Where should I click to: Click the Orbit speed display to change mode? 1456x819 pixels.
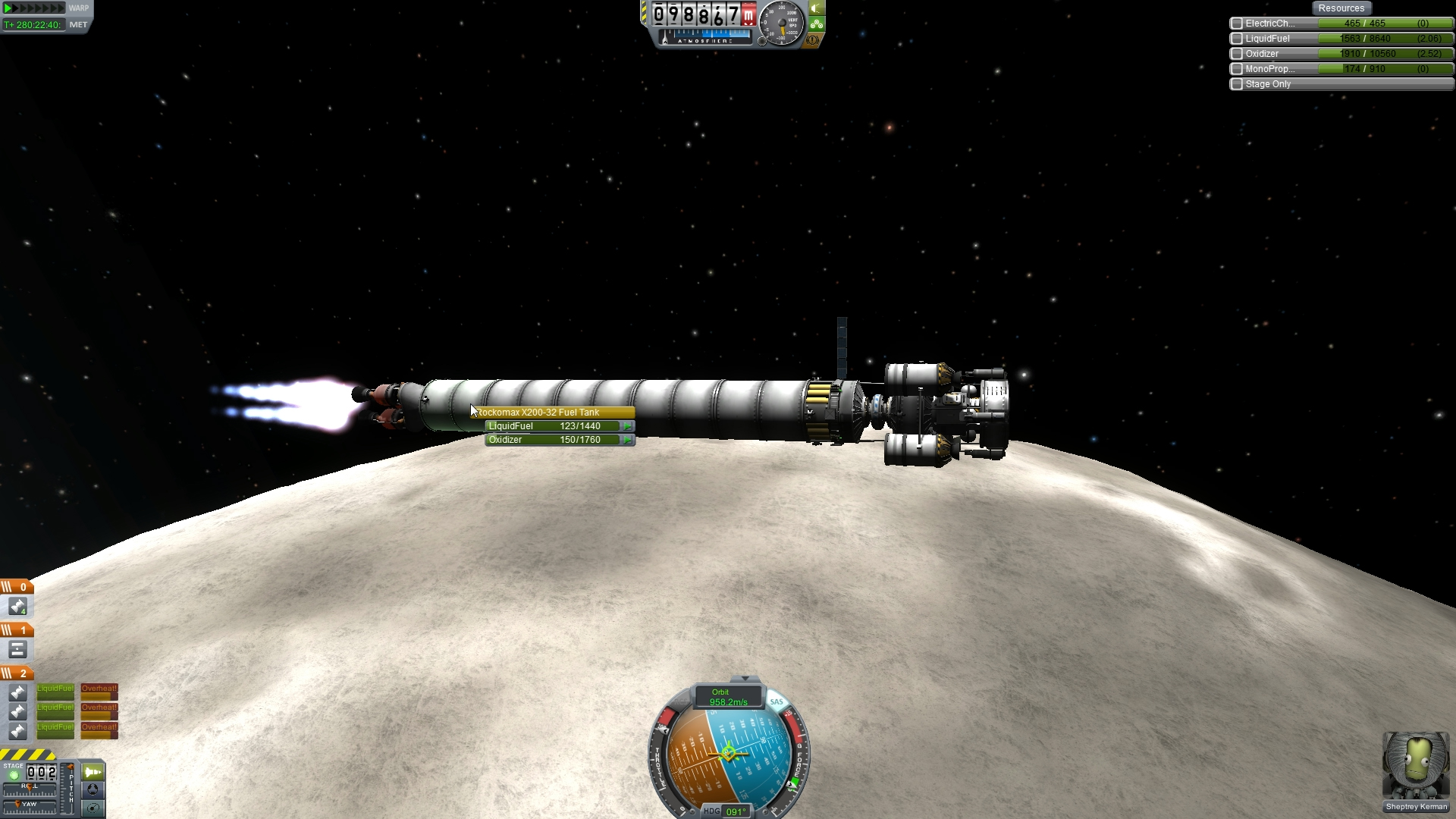coord(728,697)
